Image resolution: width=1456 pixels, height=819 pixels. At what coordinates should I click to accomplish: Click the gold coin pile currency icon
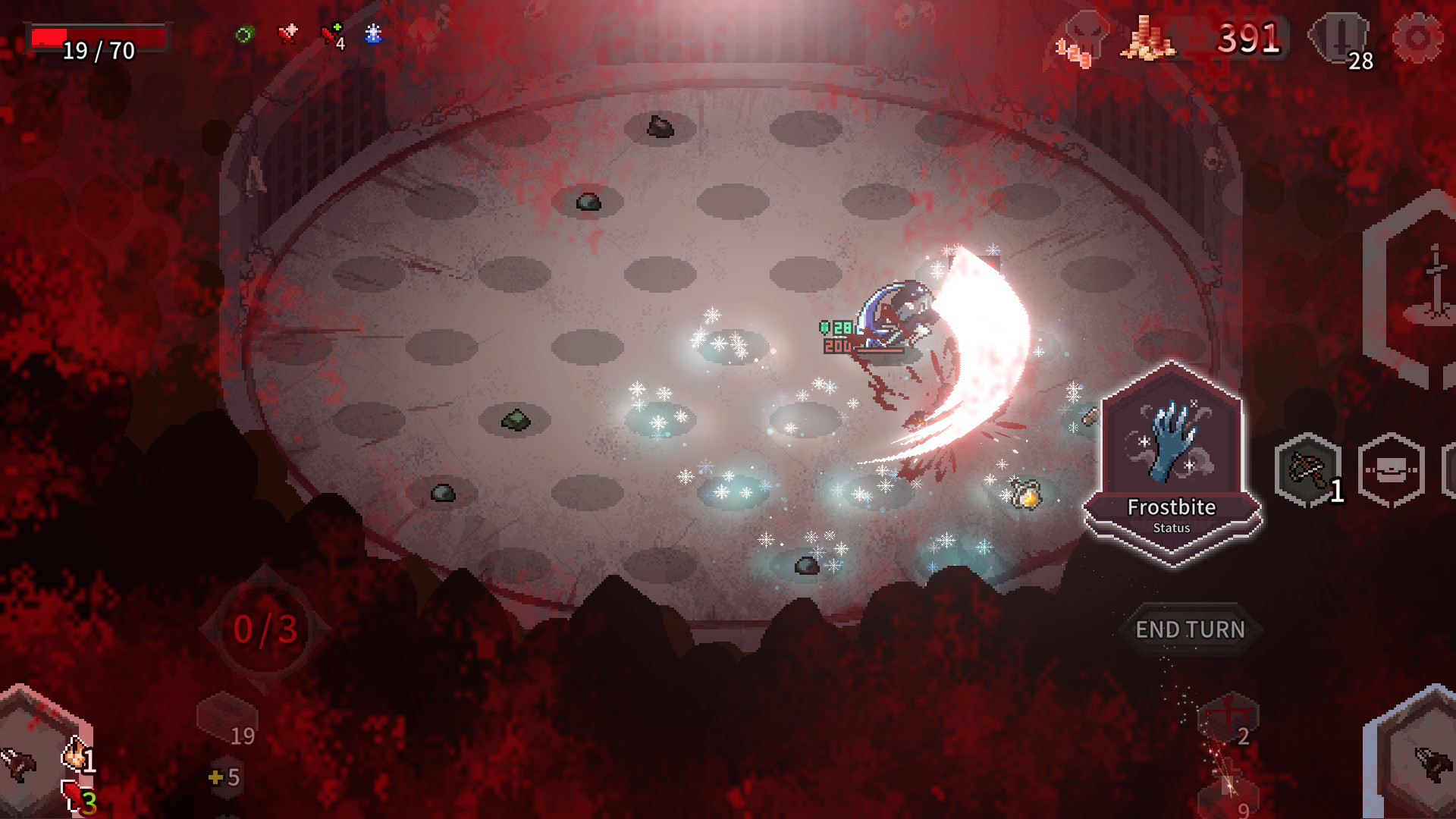(1146, 39)
